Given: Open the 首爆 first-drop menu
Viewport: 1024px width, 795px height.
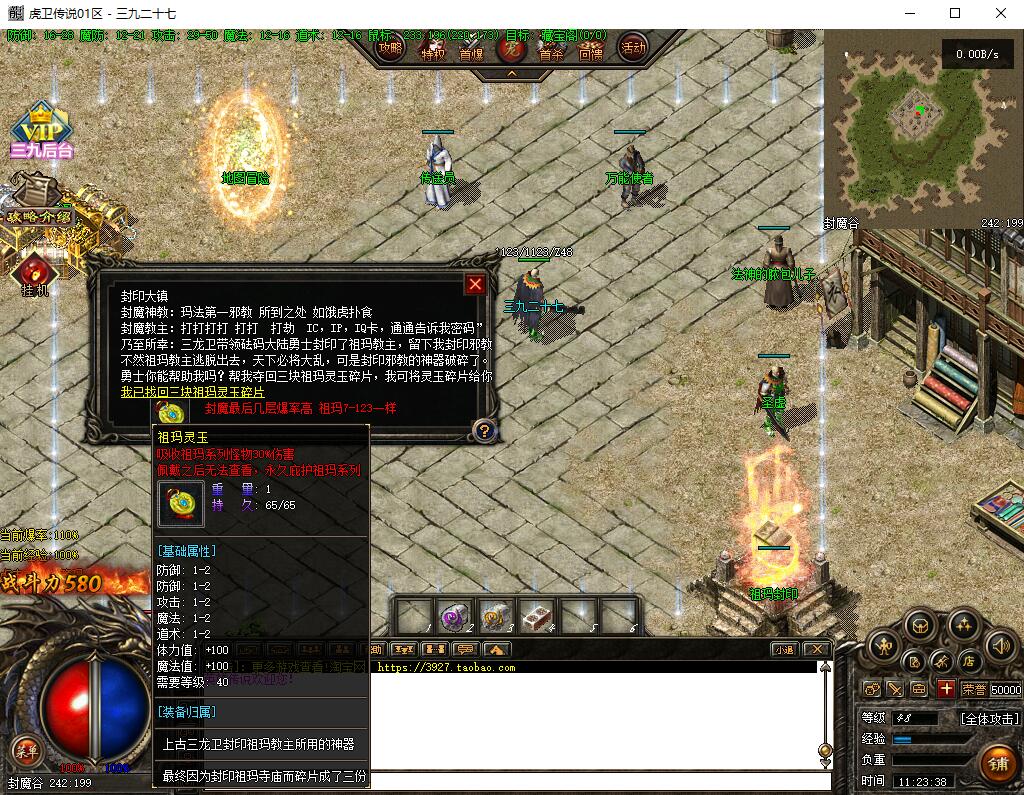Looking at the screenshot, I should (471, 48).
